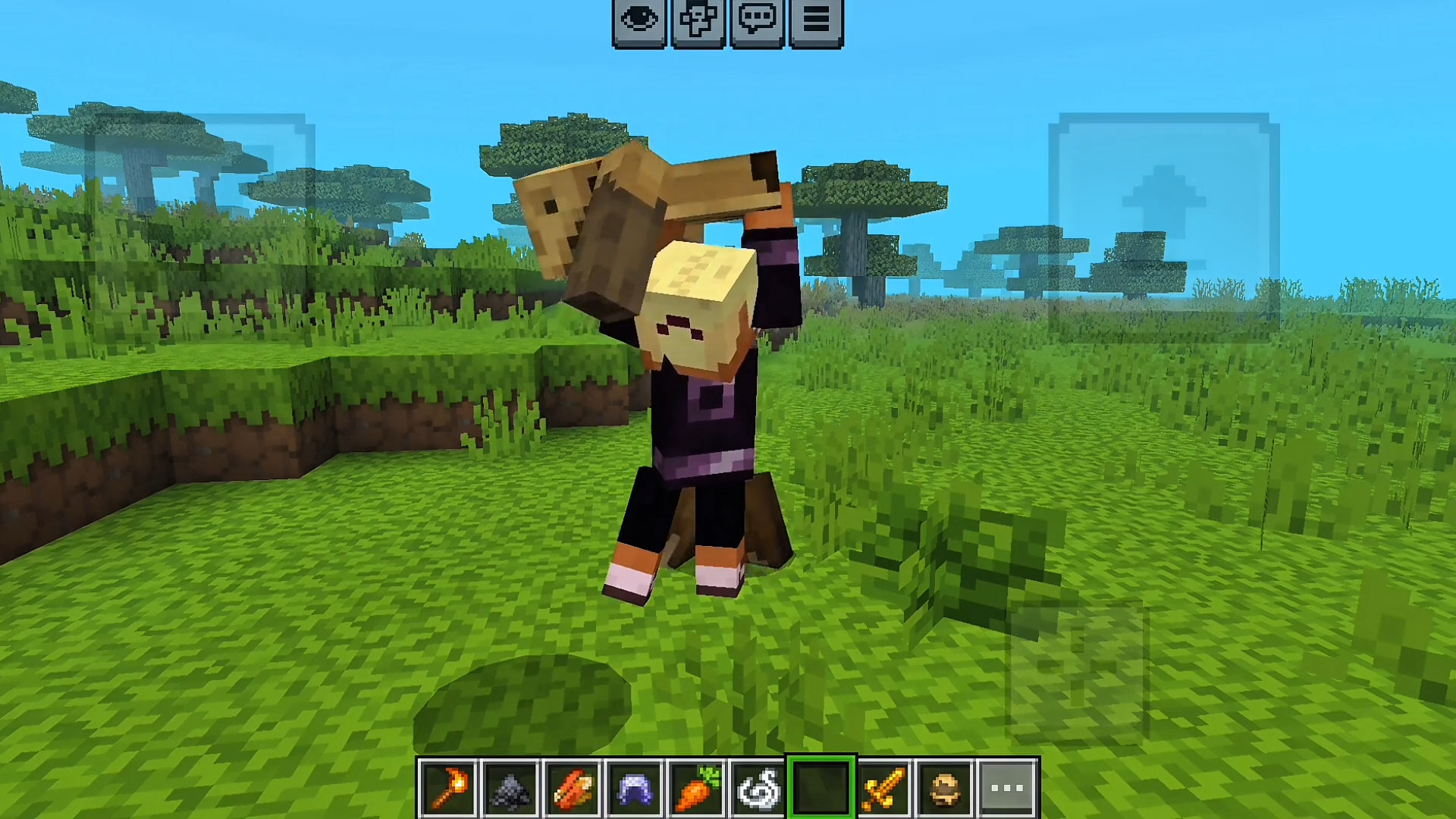Tap the empty selected hotbar slot
The image size is (1456, 819).
pos(821,785)
